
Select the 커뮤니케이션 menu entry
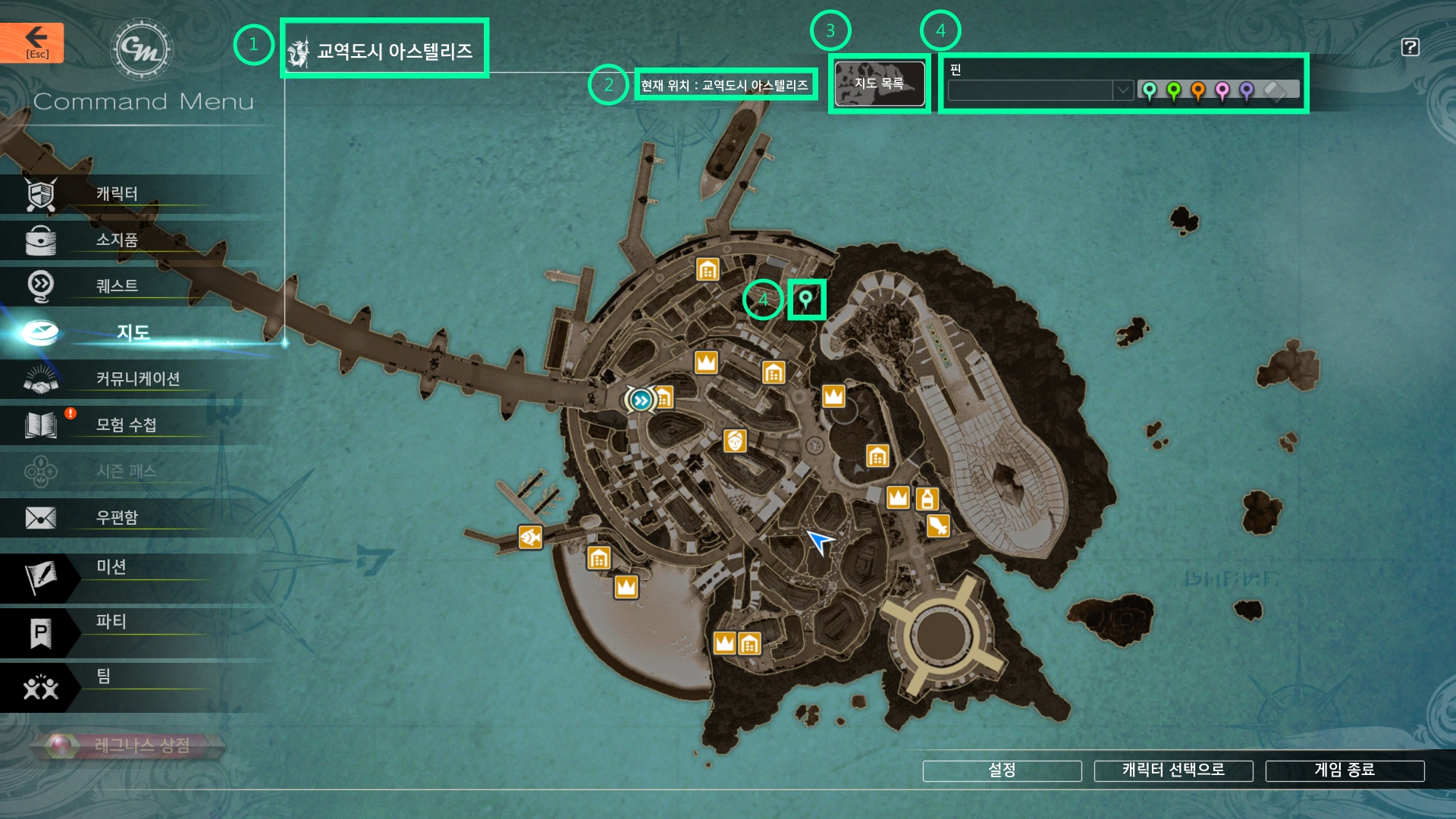point(137,379)
